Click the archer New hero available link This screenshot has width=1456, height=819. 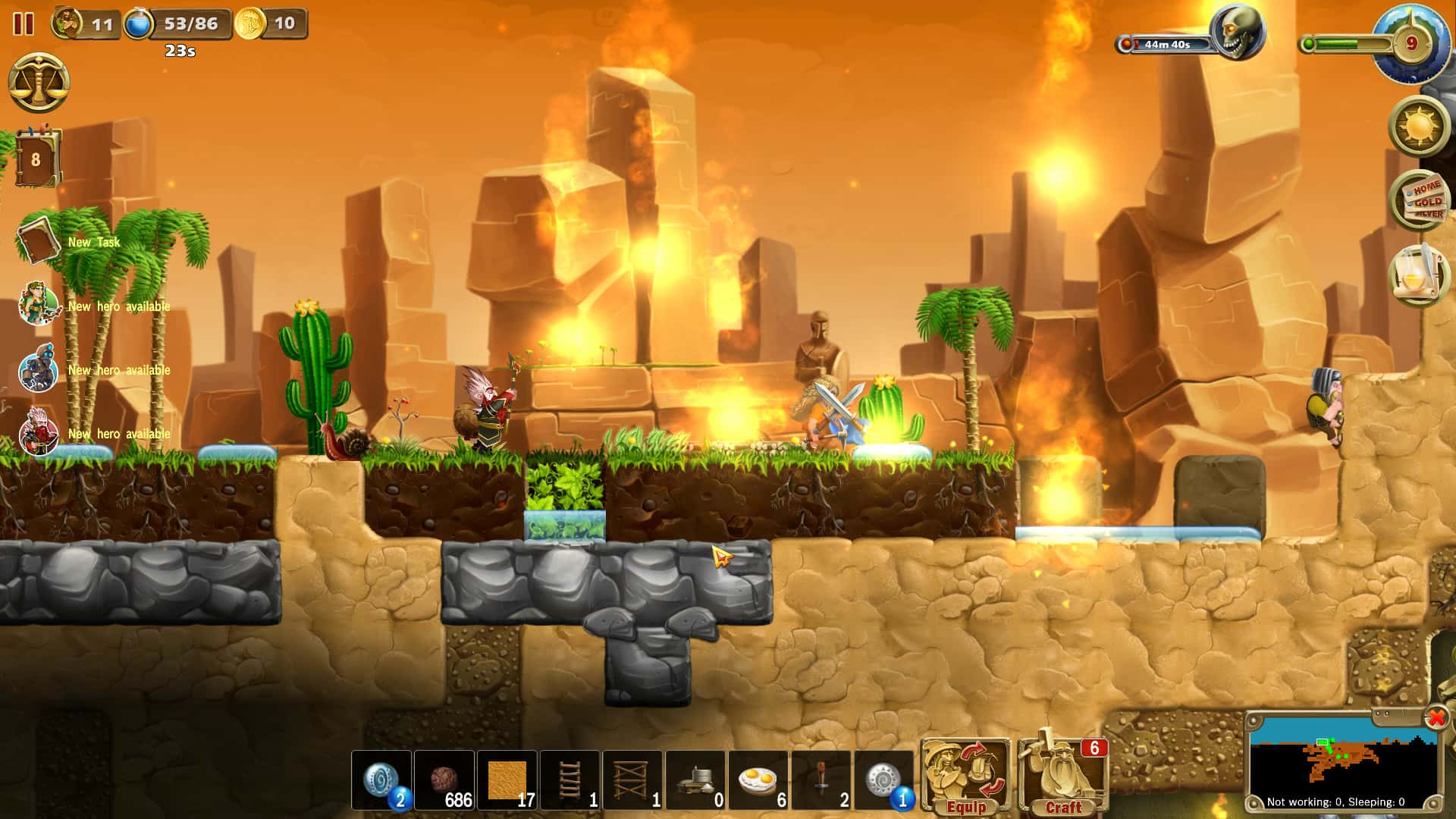point(118,307)
